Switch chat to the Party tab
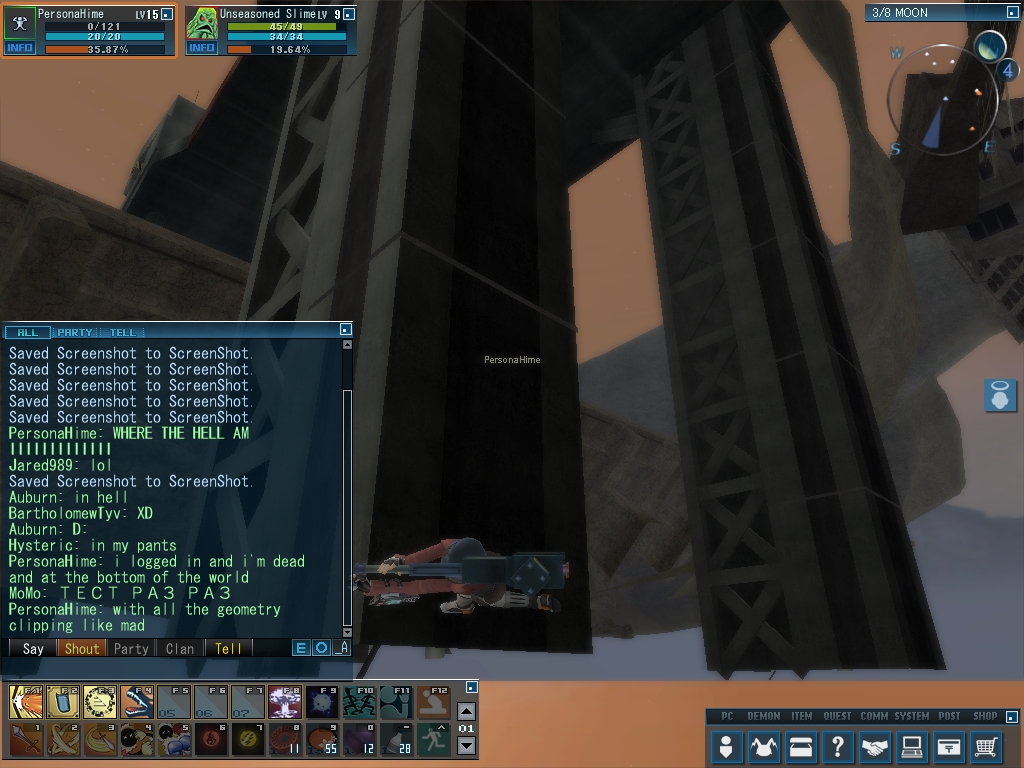The height and width of the screenshot is (768, 1024). click(75, 332)
